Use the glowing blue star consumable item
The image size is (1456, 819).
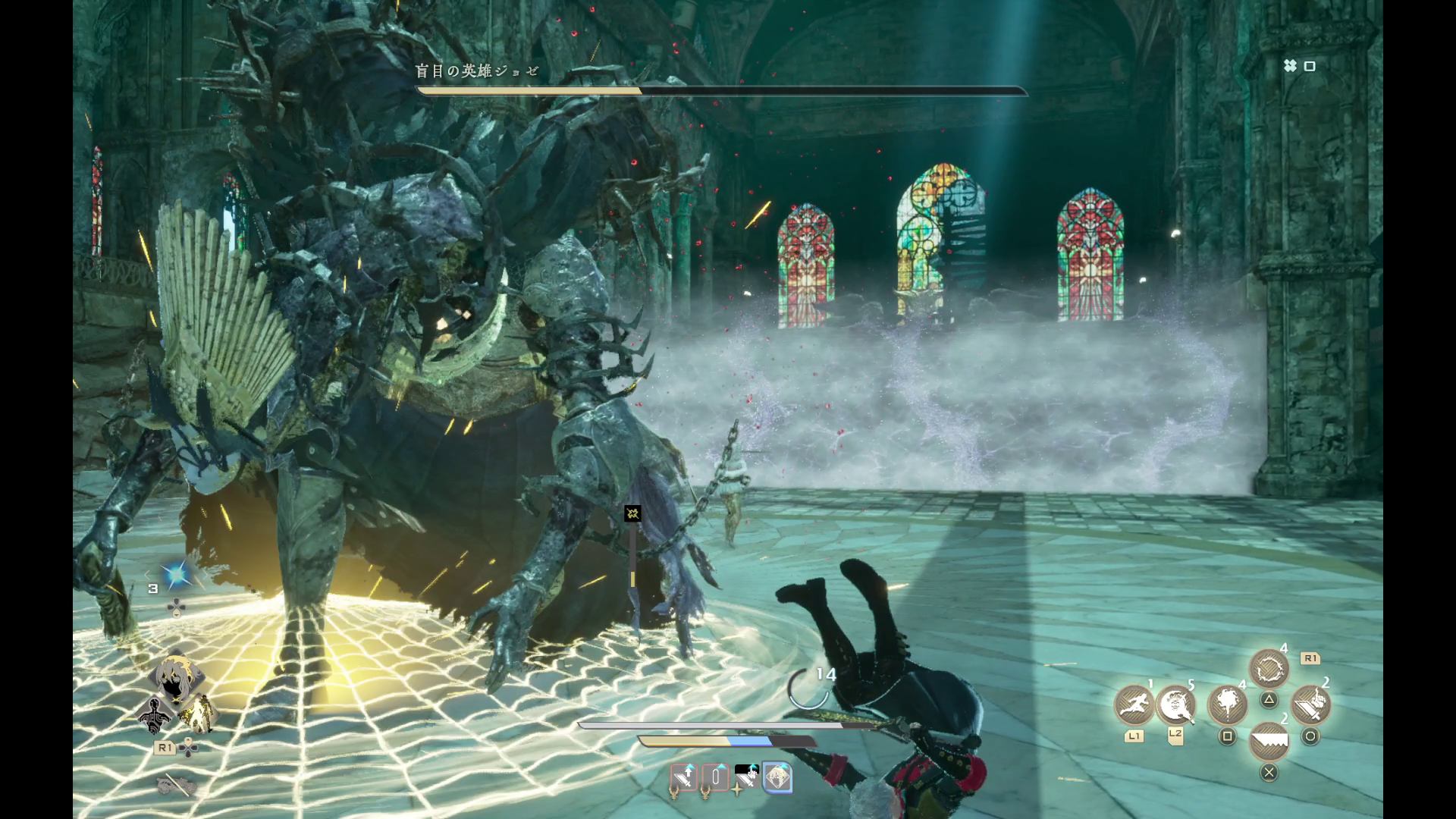point(177,576)
